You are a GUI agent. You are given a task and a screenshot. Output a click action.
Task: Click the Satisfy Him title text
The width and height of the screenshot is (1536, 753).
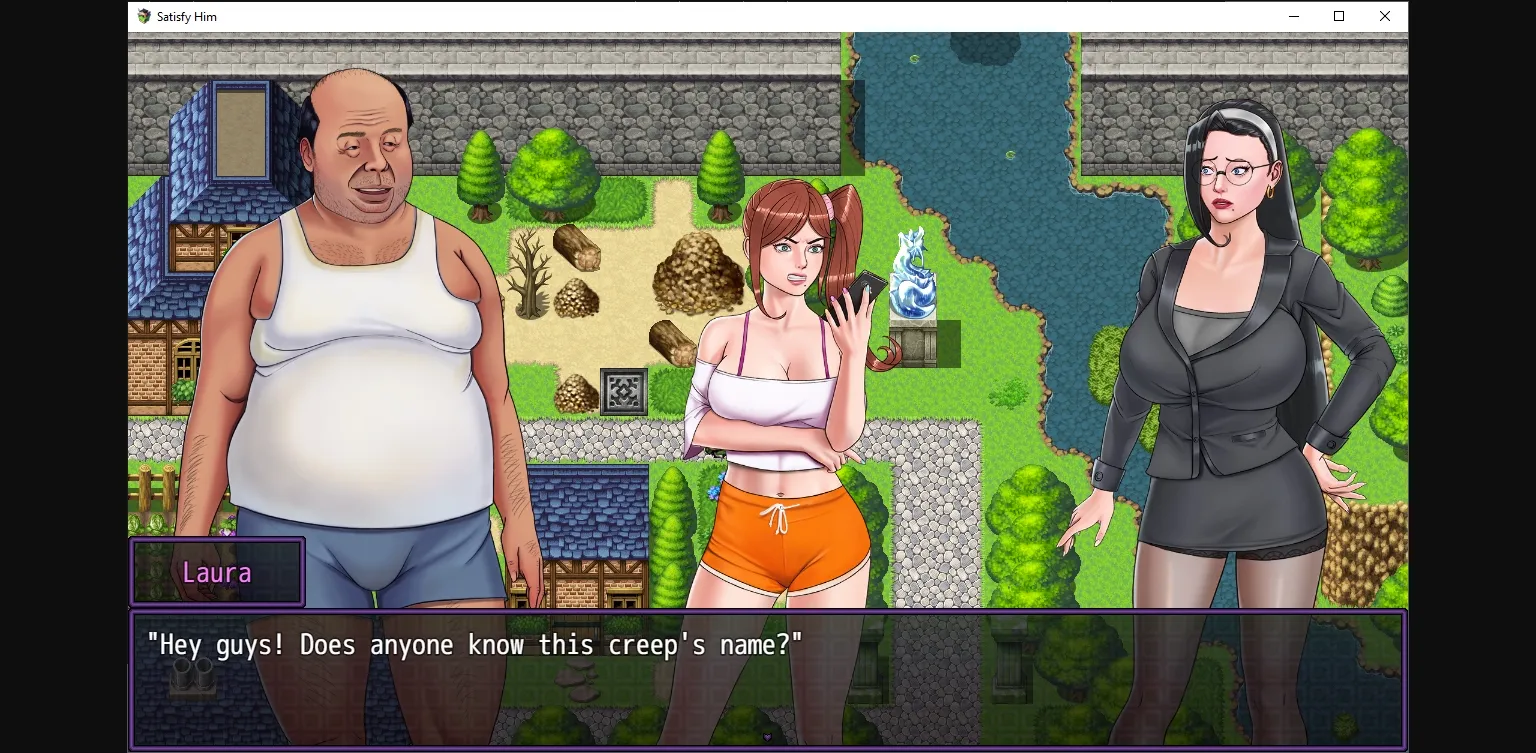(x=185, y=16)
